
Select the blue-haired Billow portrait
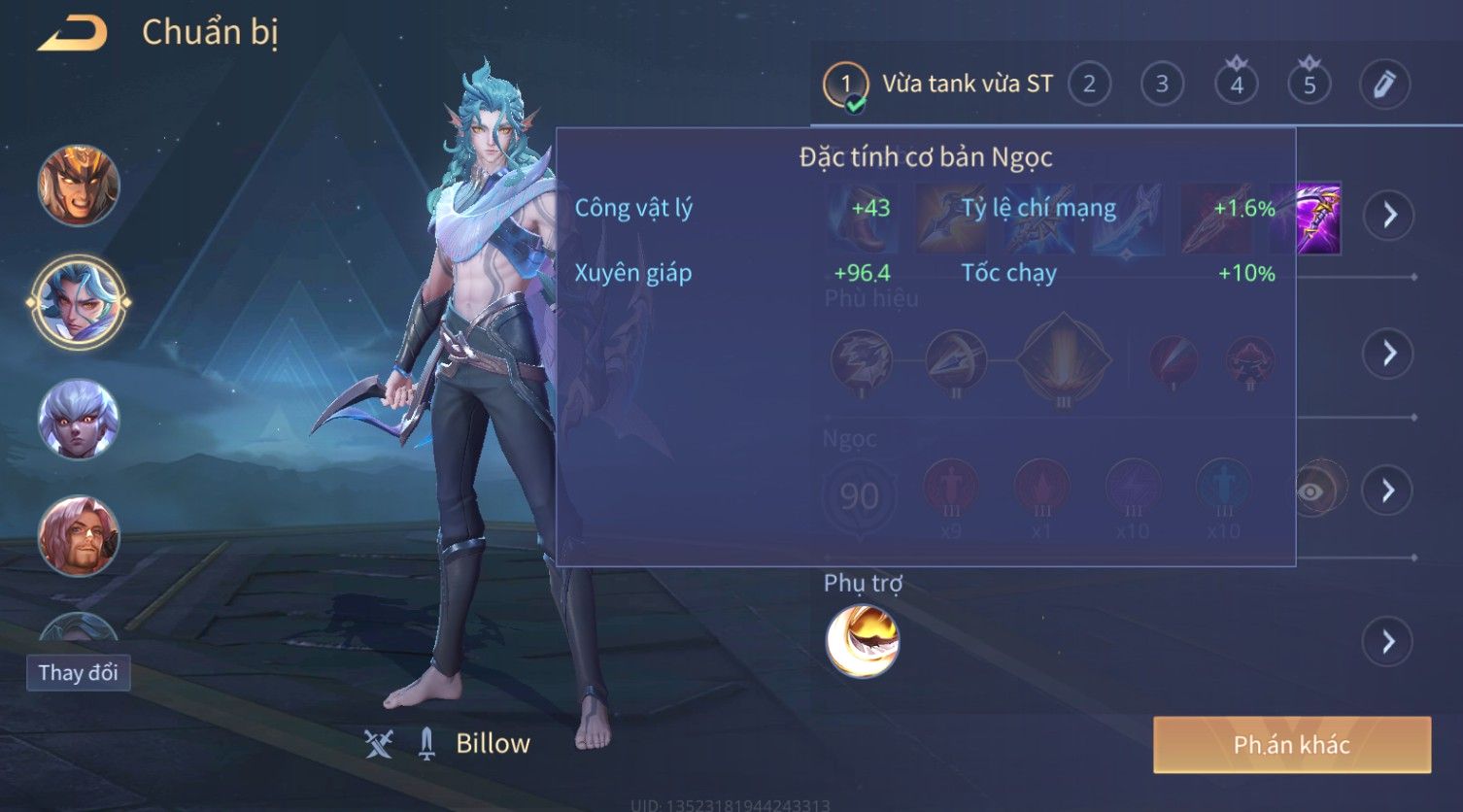coord(79,302)
